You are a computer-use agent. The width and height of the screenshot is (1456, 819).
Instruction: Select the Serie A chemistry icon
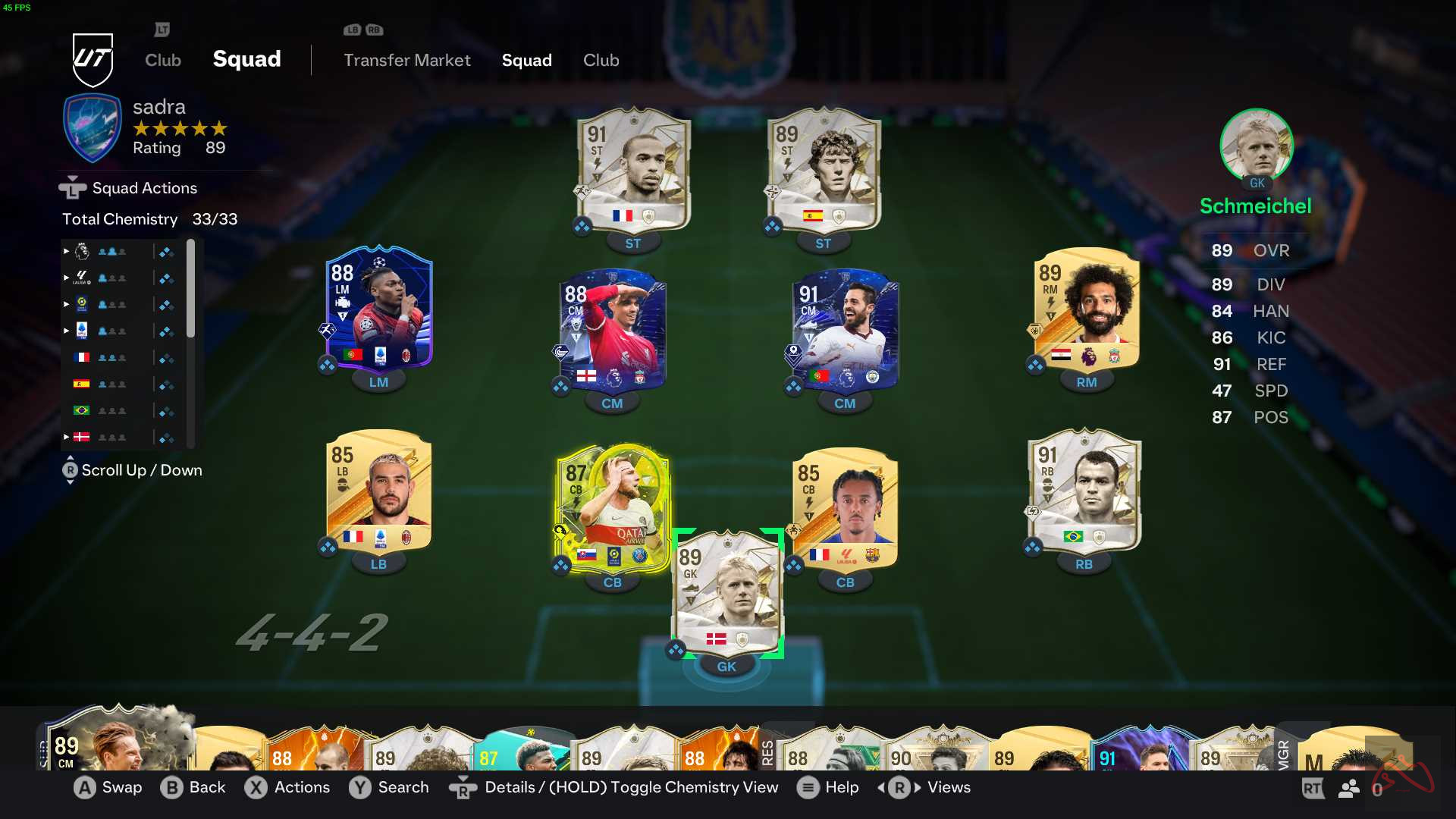pyautogui.click(x=82, y=330)
